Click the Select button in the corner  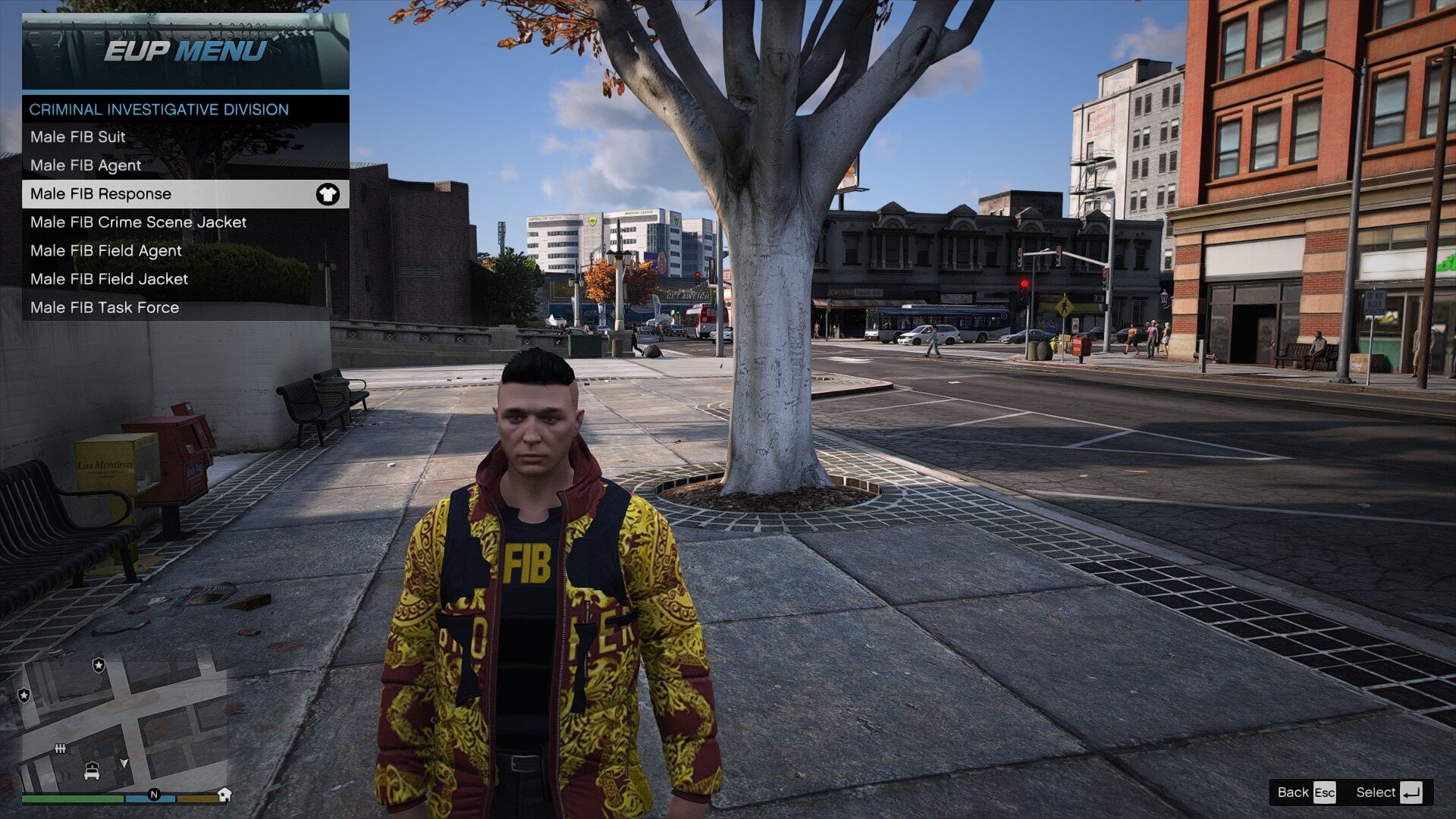pyautogui.click(x=1388, y=792)
